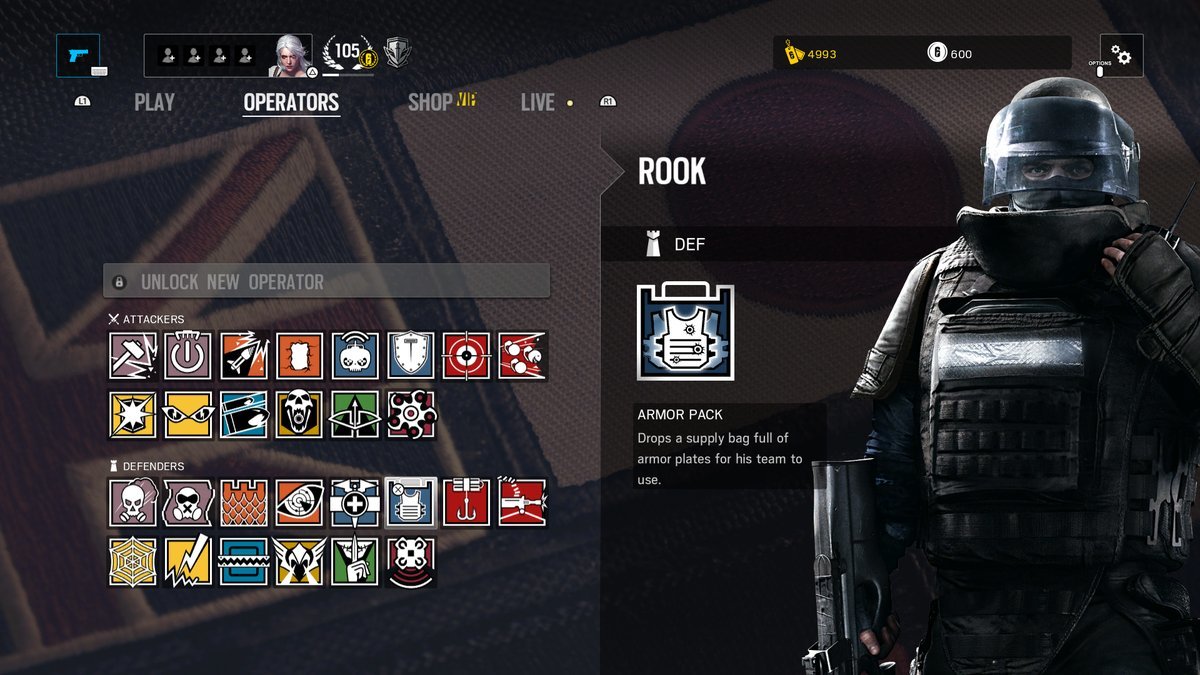
Task: Select IQ's yellow eyes icon
Action: 188,414
